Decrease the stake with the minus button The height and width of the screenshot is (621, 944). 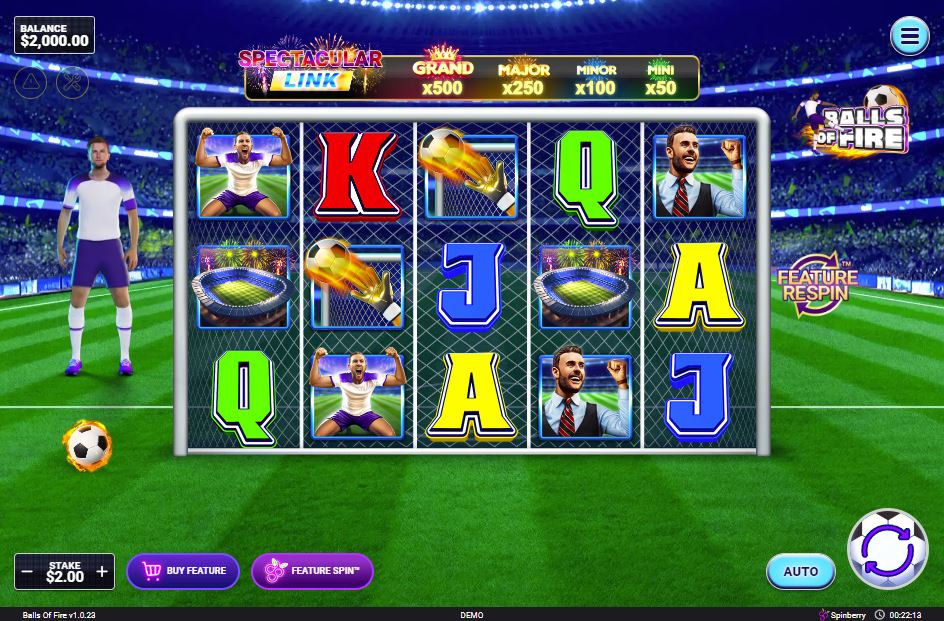point(28,572)
